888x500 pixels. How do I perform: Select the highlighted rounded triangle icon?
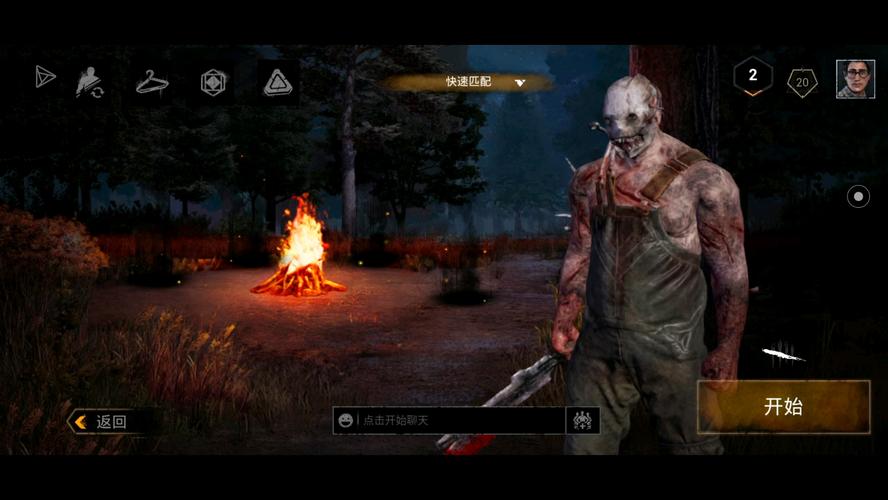278,82
